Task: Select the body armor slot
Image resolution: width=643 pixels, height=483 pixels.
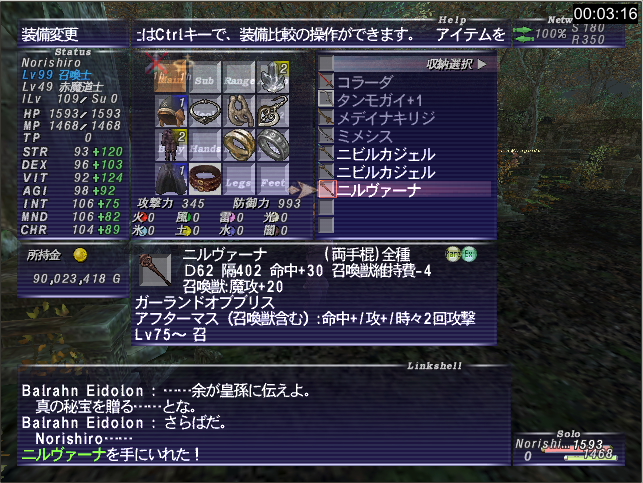Action: tap(171, 145)
